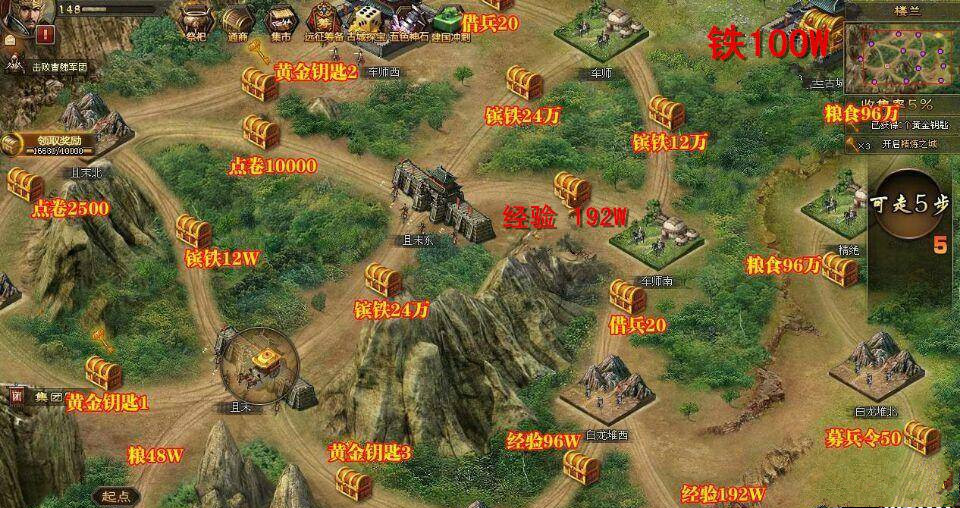960x508 pixels.
Task: Open the 楼兰 minimap
Action: (x=900, y=55)
